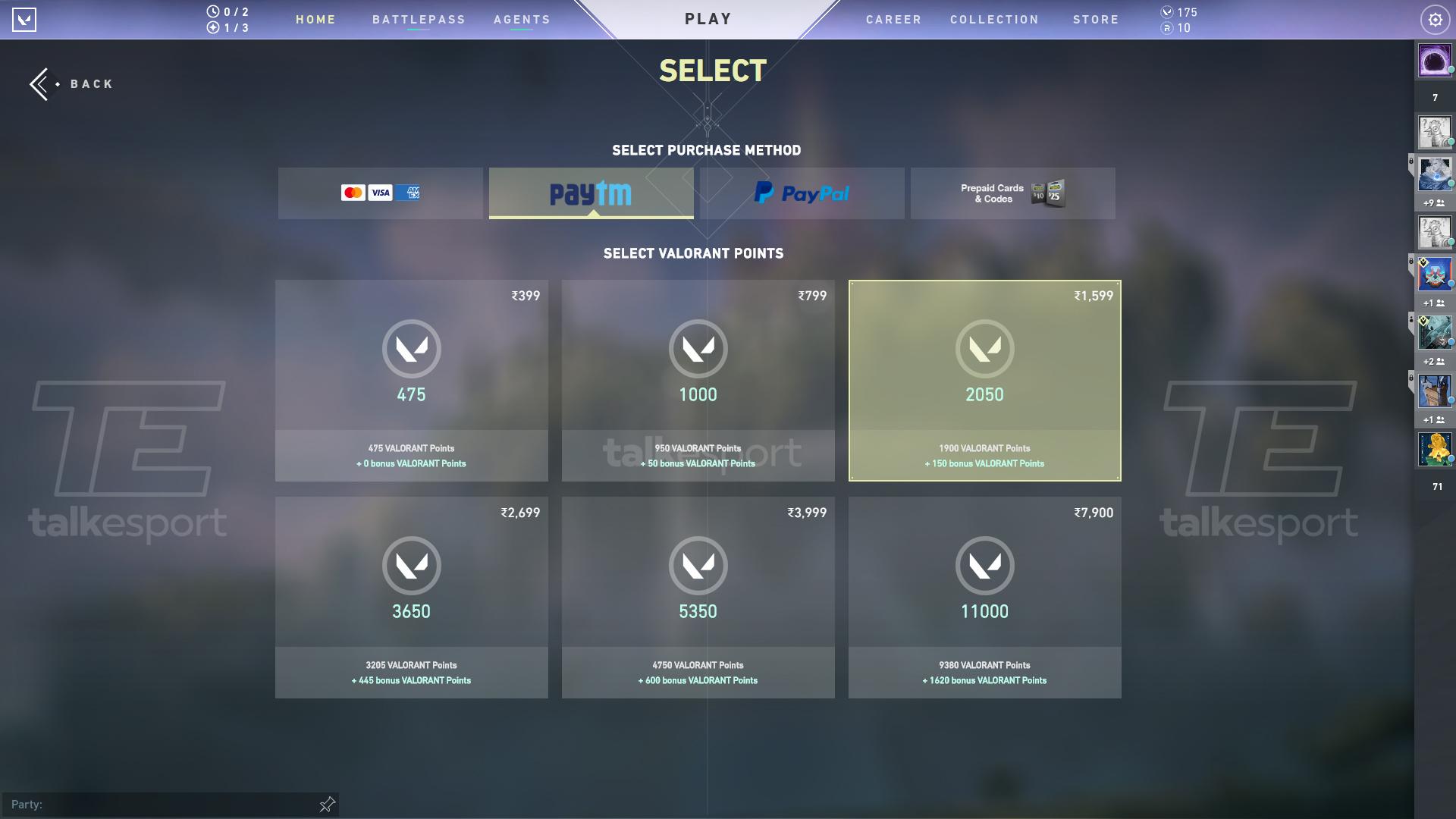Image resolution: width=1456 pixels, height=819 pixels.
Task: Select Prepaid Cards & Codes option
Action: [x=1012, y=193]
